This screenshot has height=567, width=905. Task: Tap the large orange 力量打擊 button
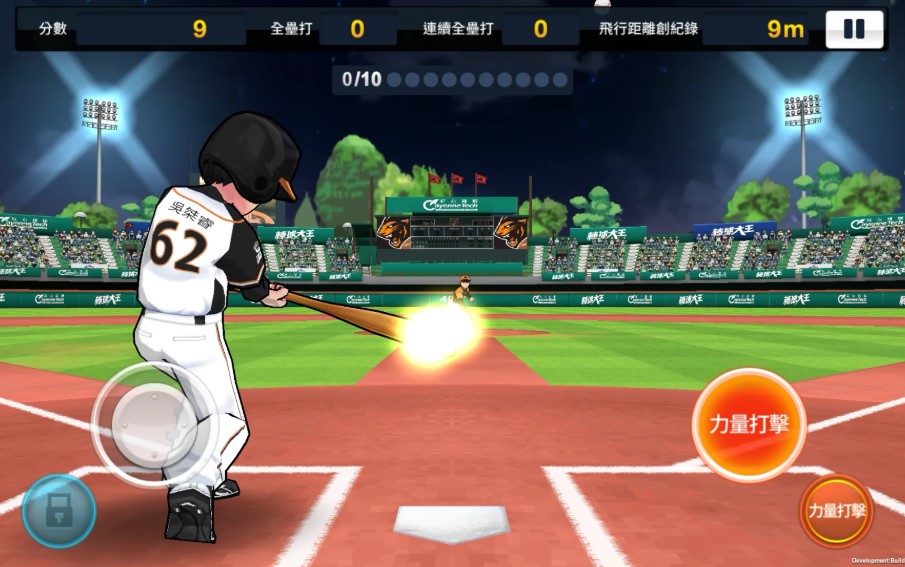(741, 424)
